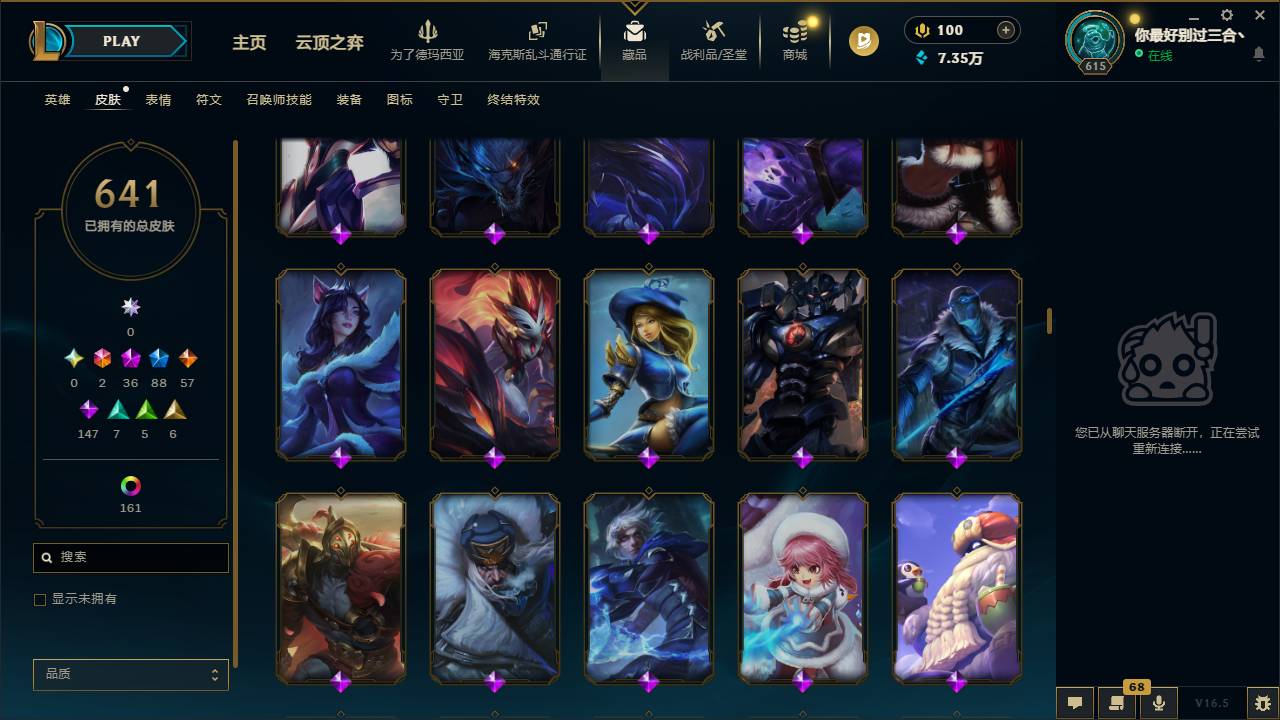Image resolution: width=1280 pixels, height=720 pixels.
Task: Switch to the 终结特效 tab
Action: 513,100
